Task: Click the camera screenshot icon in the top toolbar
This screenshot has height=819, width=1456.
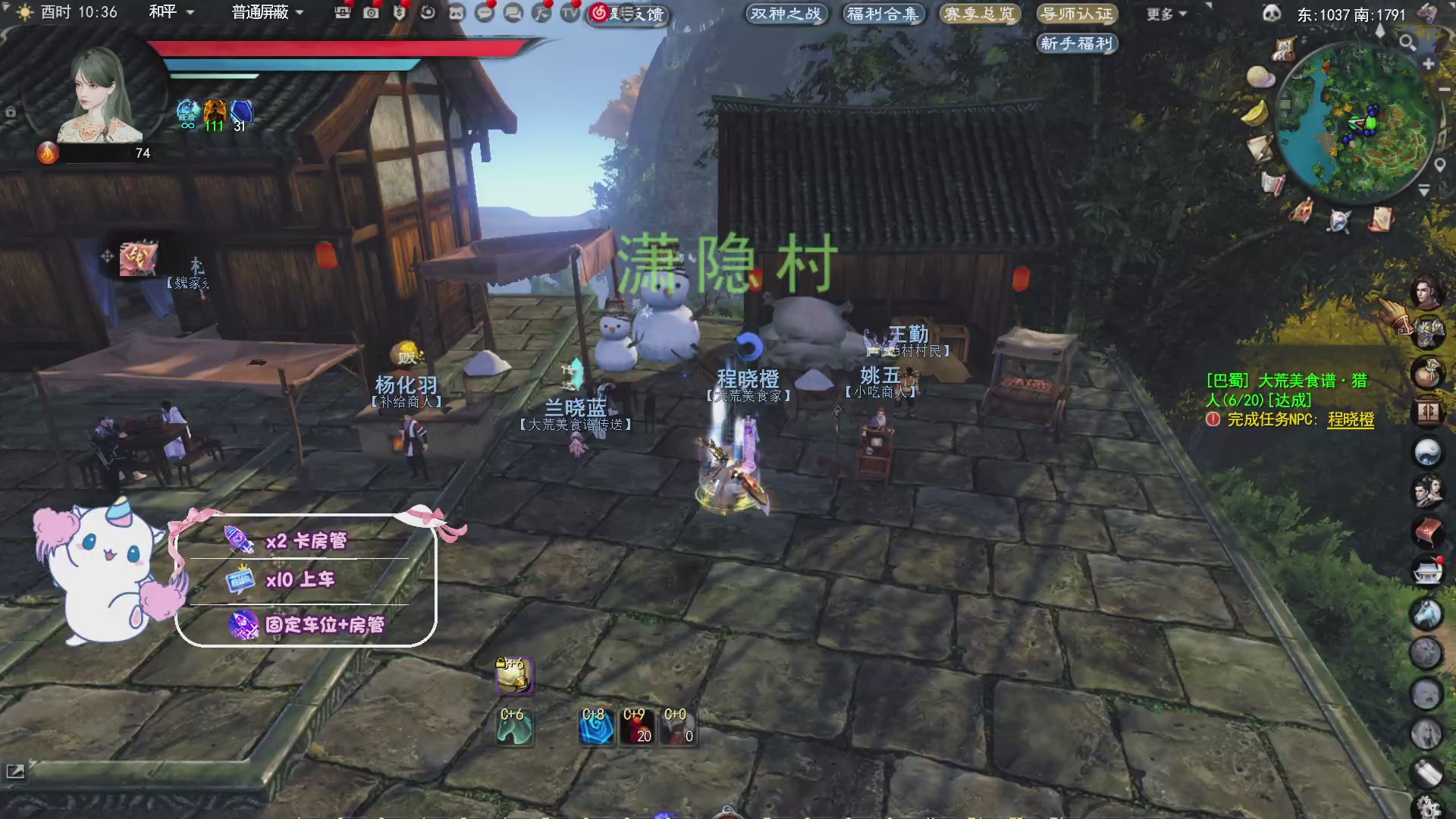Action: click(x=371, y=13)
